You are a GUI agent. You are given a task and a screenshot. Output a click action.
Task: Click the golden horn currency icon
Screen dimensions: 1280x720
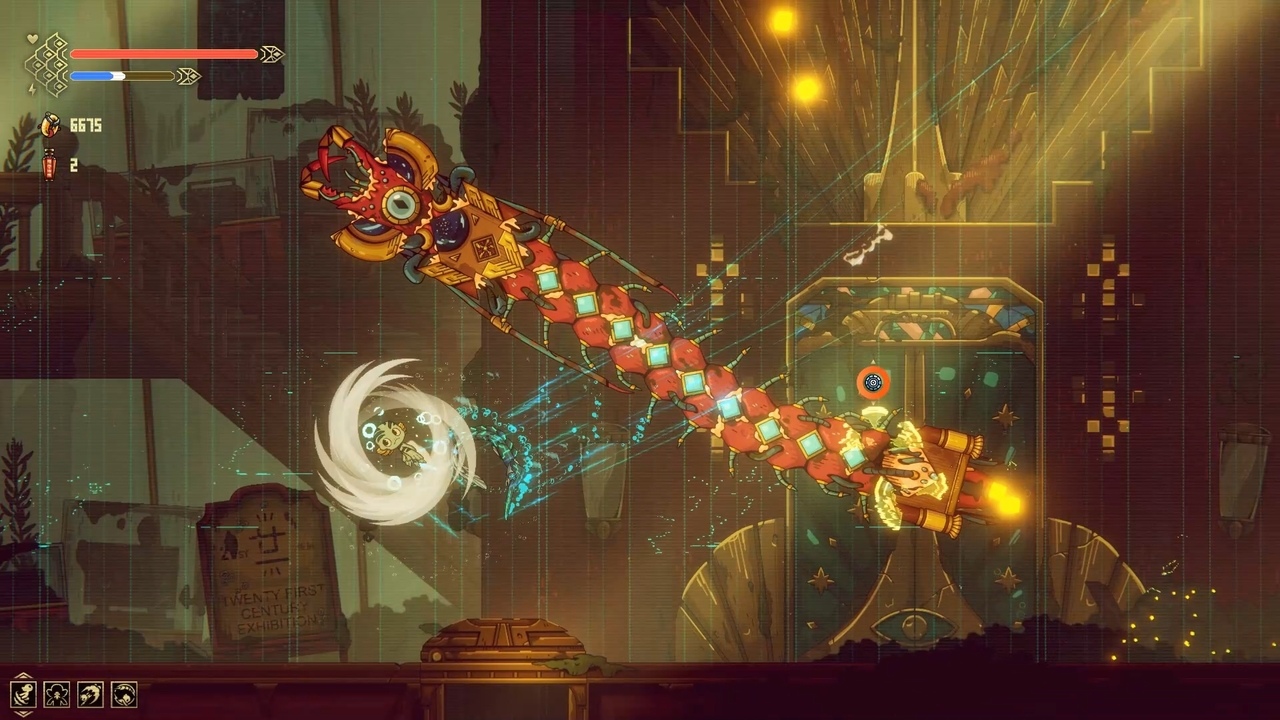coord(49,125)
